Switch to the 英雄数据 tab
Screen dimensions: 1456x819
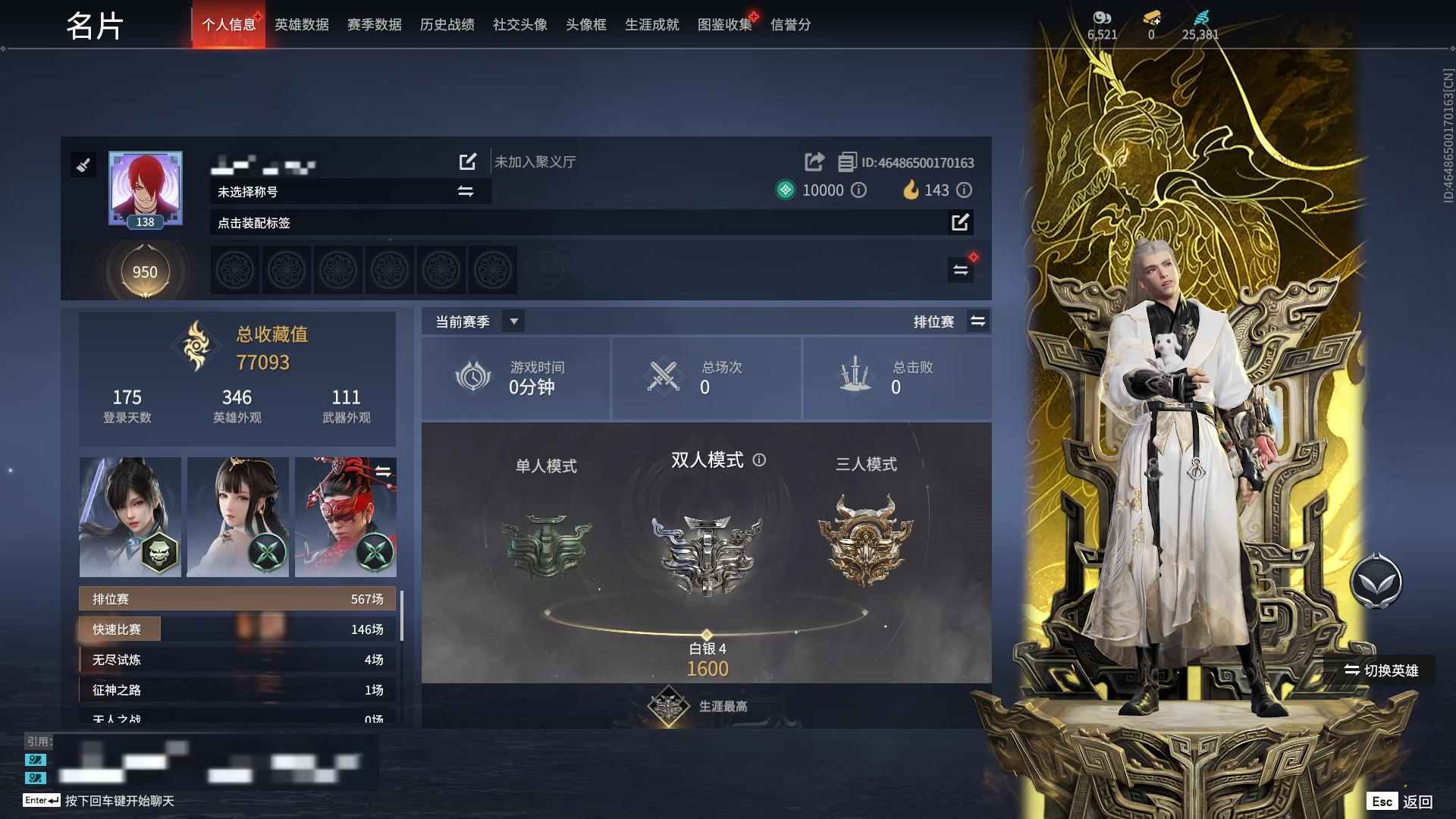301,24
